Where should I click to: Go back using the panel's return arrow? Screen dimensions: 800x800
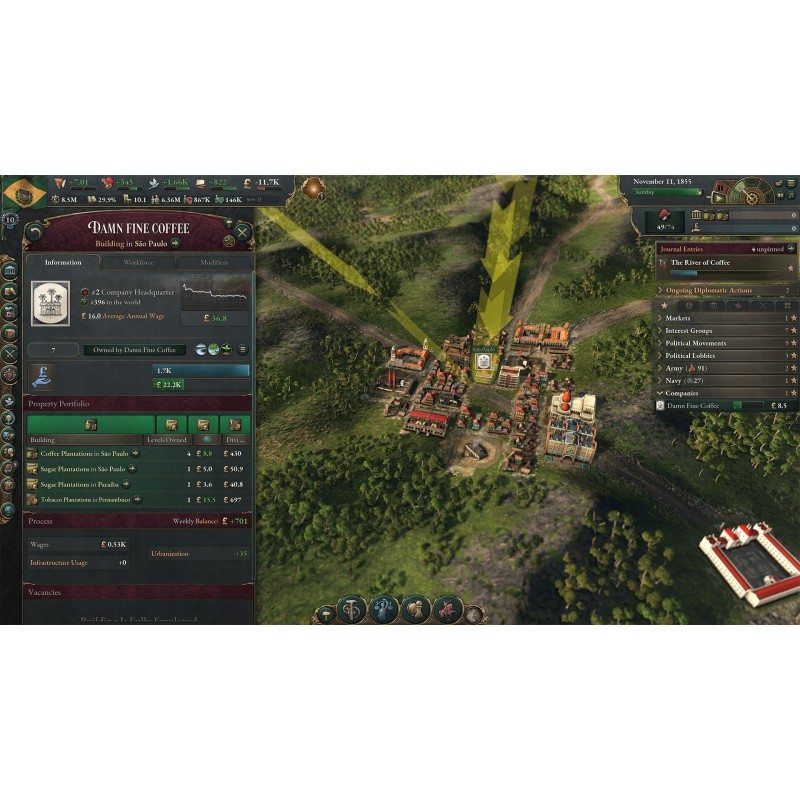[x=35, y=231]
